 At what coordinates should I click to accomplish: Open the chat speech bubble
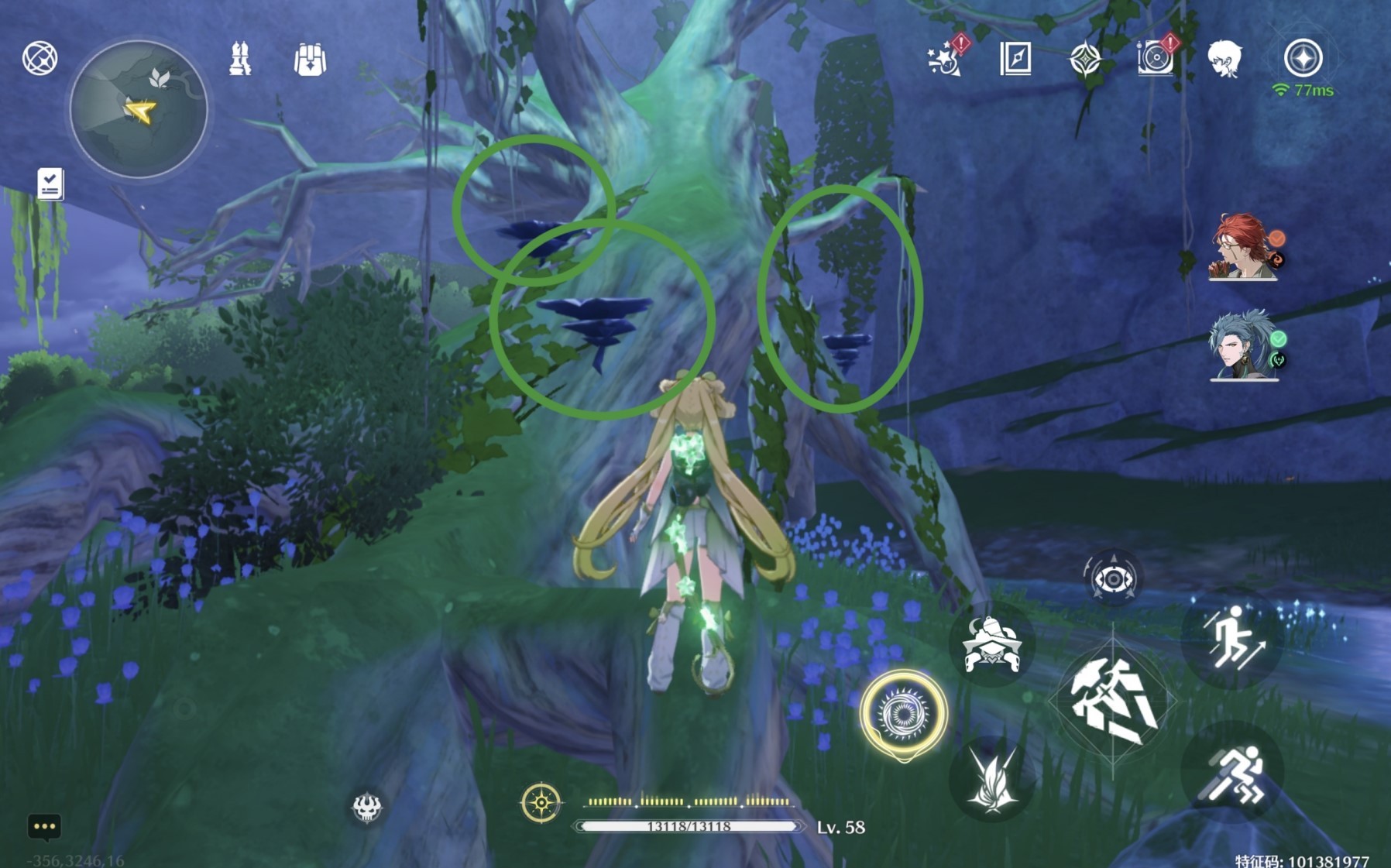pos(44,826)
